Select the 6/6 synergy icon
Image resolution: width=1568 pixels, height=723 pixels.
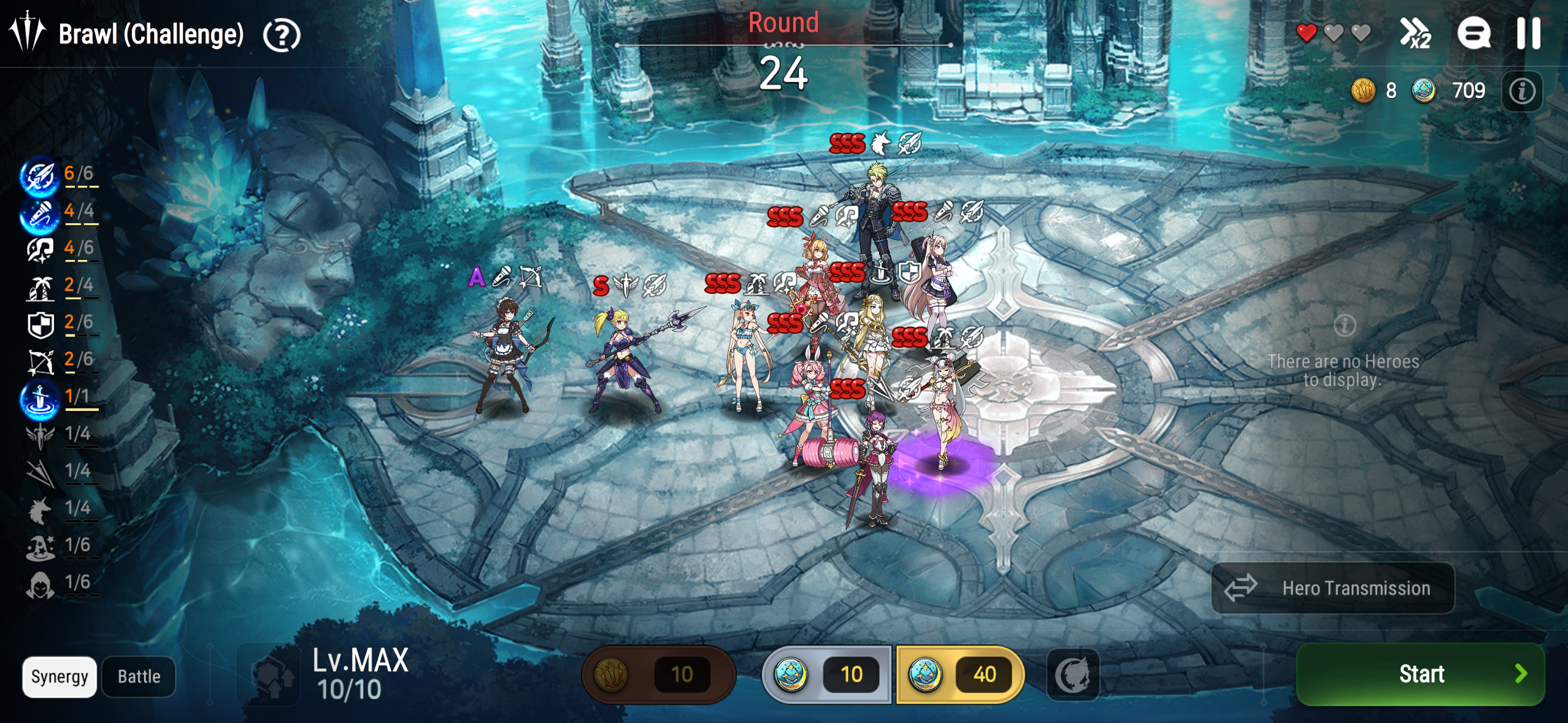click(x=39, y=176)
